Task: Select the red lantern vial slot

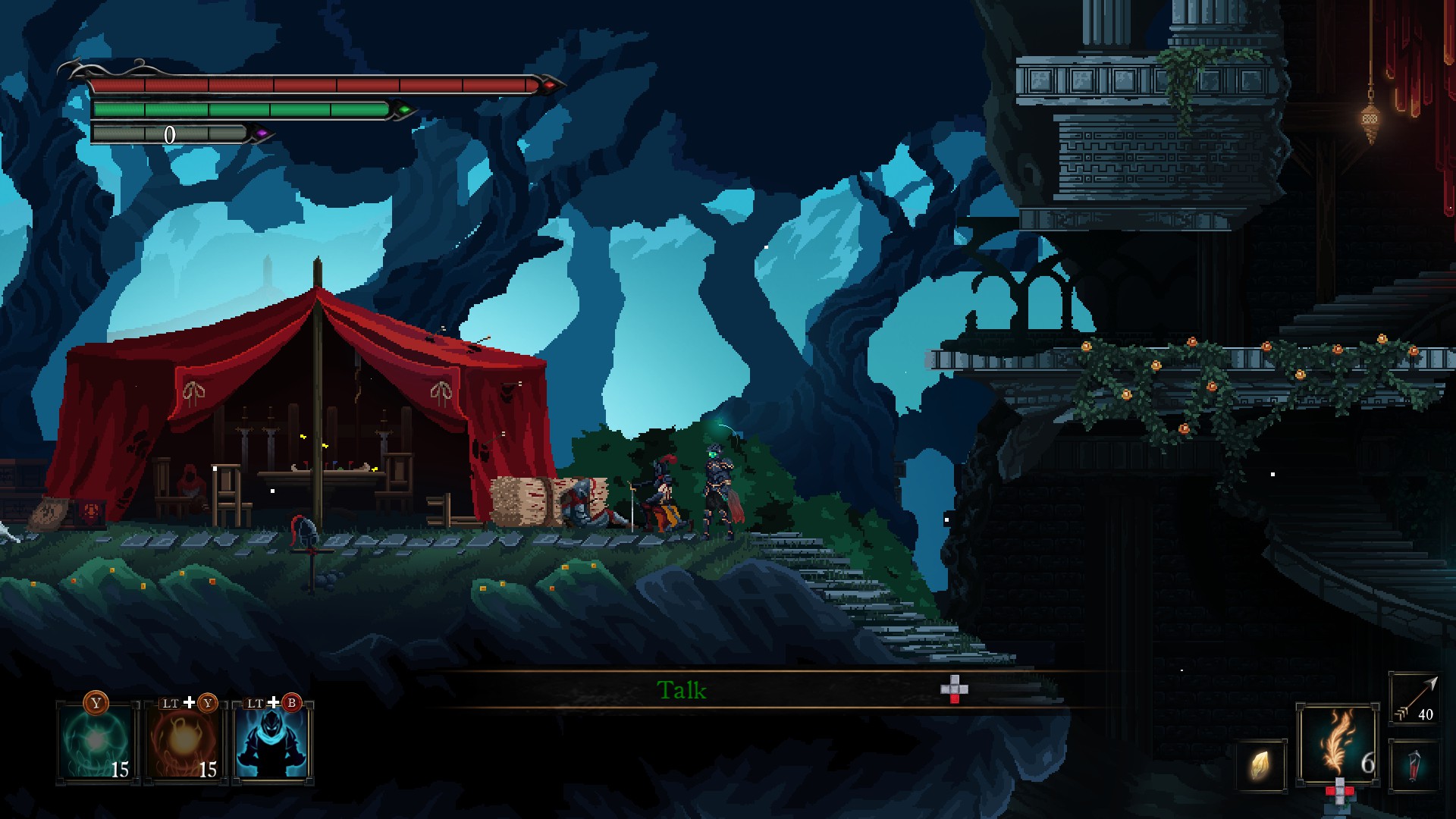Action: point(1414,766)
